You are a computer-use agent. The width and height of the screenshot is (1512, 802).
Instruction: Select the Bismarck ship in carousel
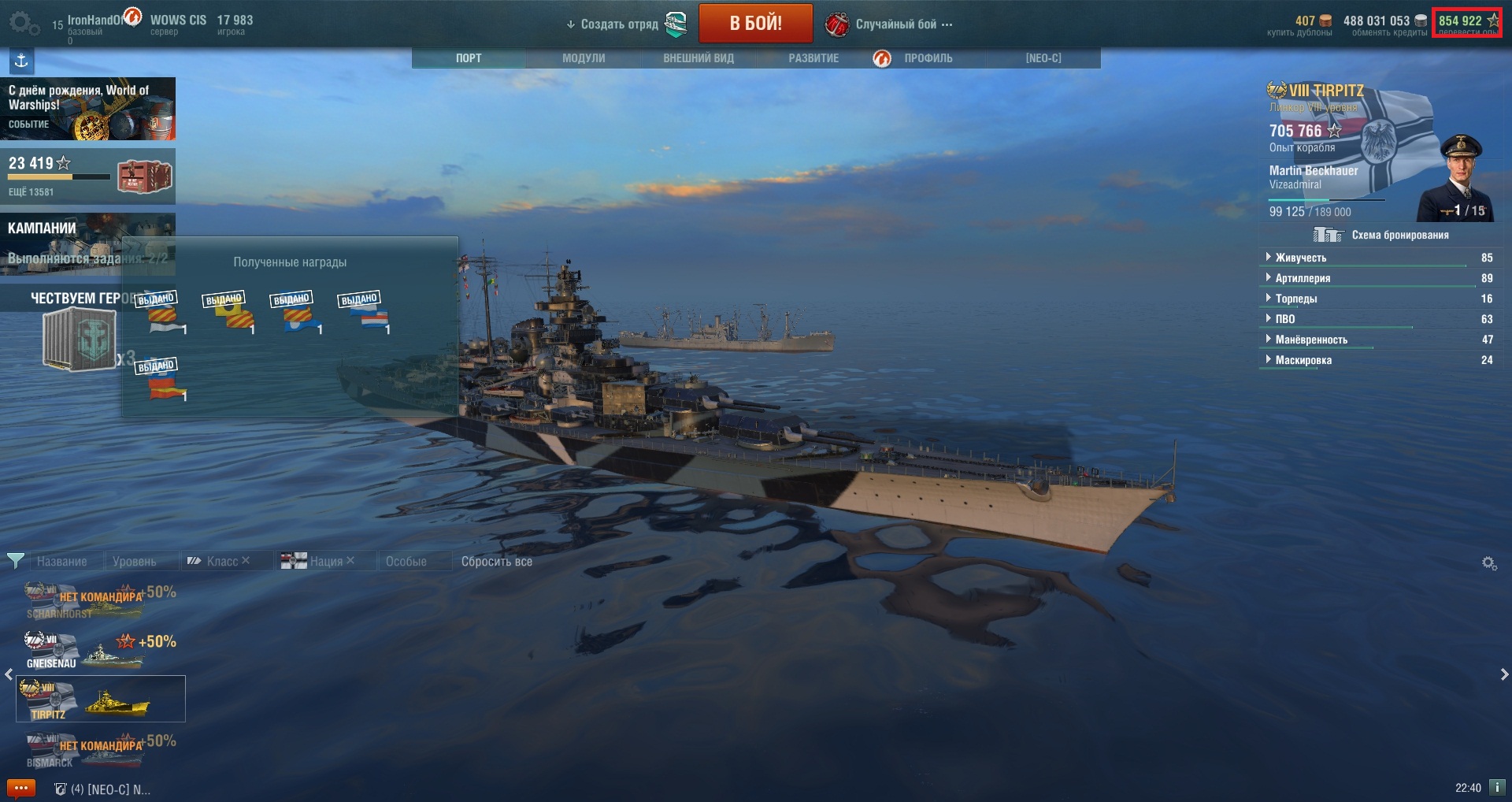pos(100,750)
